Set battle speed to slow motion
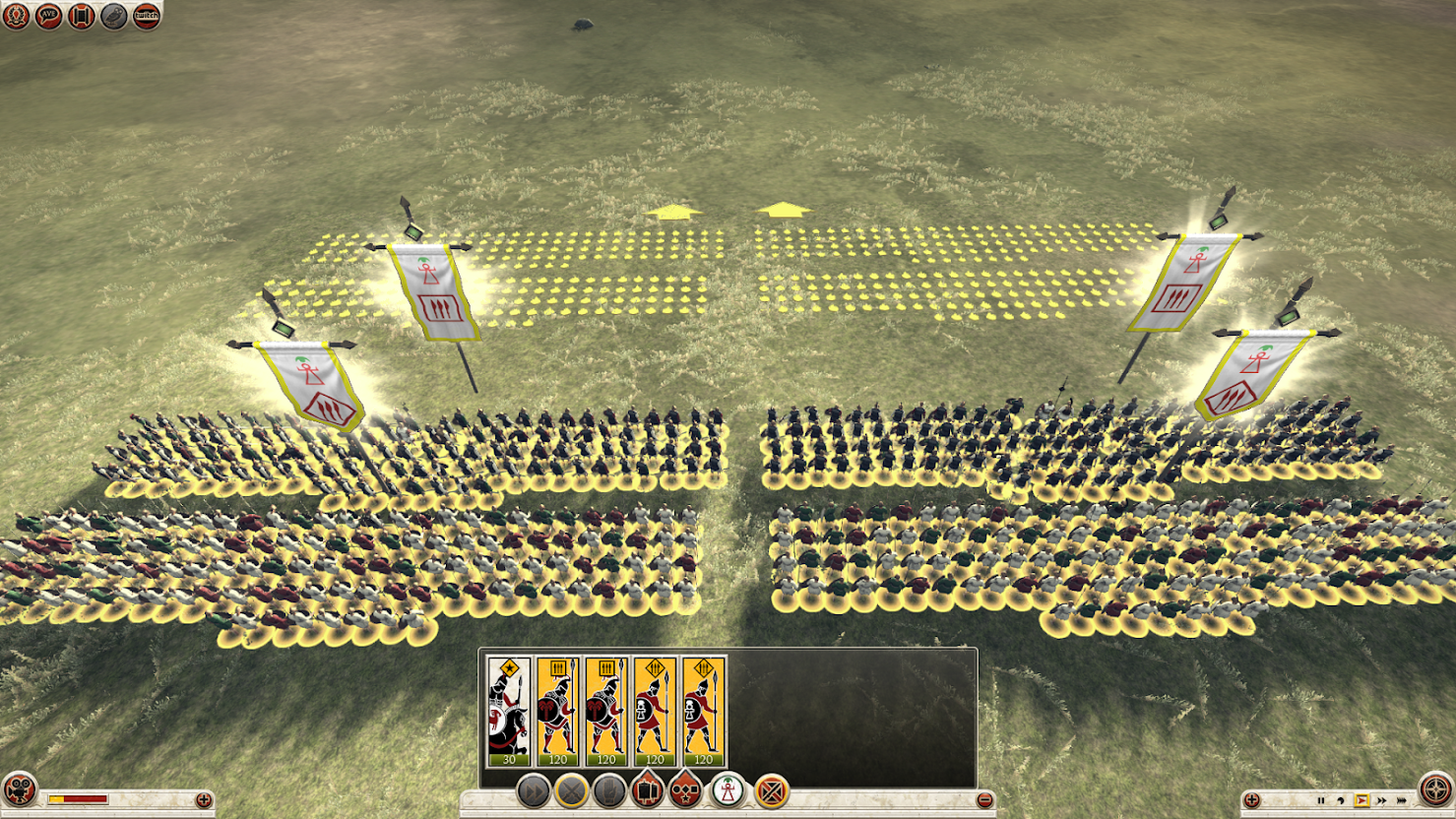1456x819 pixels. click(x=1341, y=800)
